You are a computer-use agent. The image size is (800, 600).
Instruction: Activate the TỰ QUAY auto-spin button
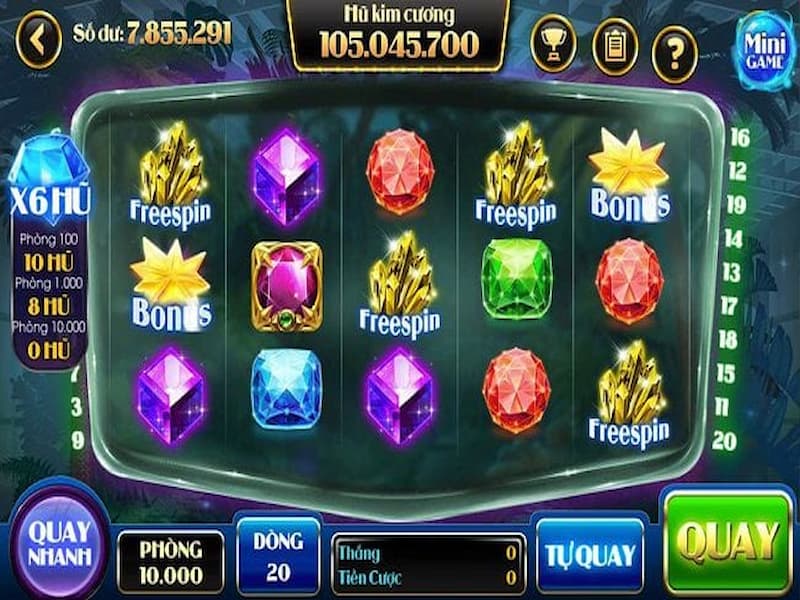click(x=589, y=554)
